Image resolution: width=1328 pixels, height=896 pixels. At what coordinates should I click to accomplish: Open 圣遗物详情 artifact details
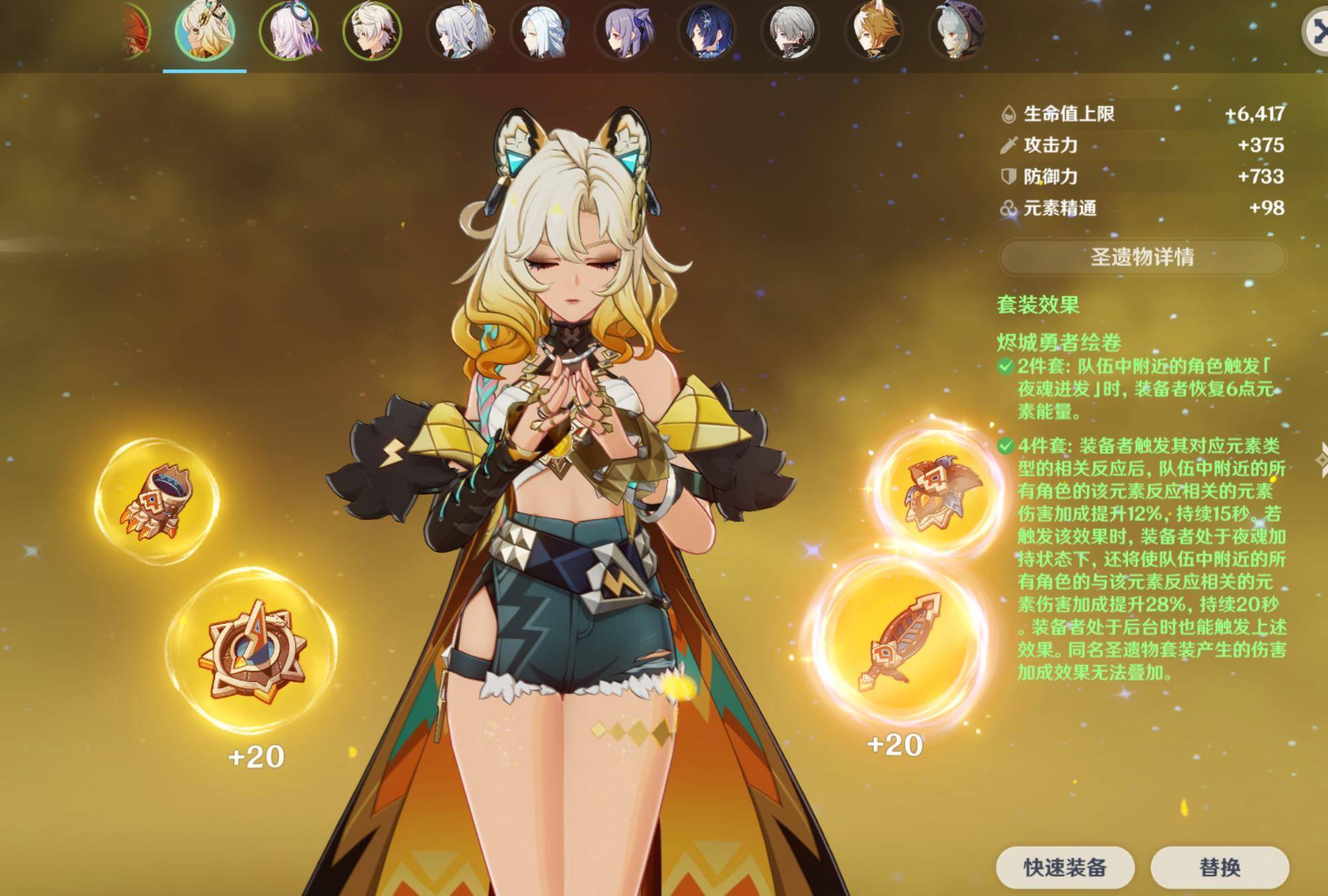click(x=1142, y=257)
